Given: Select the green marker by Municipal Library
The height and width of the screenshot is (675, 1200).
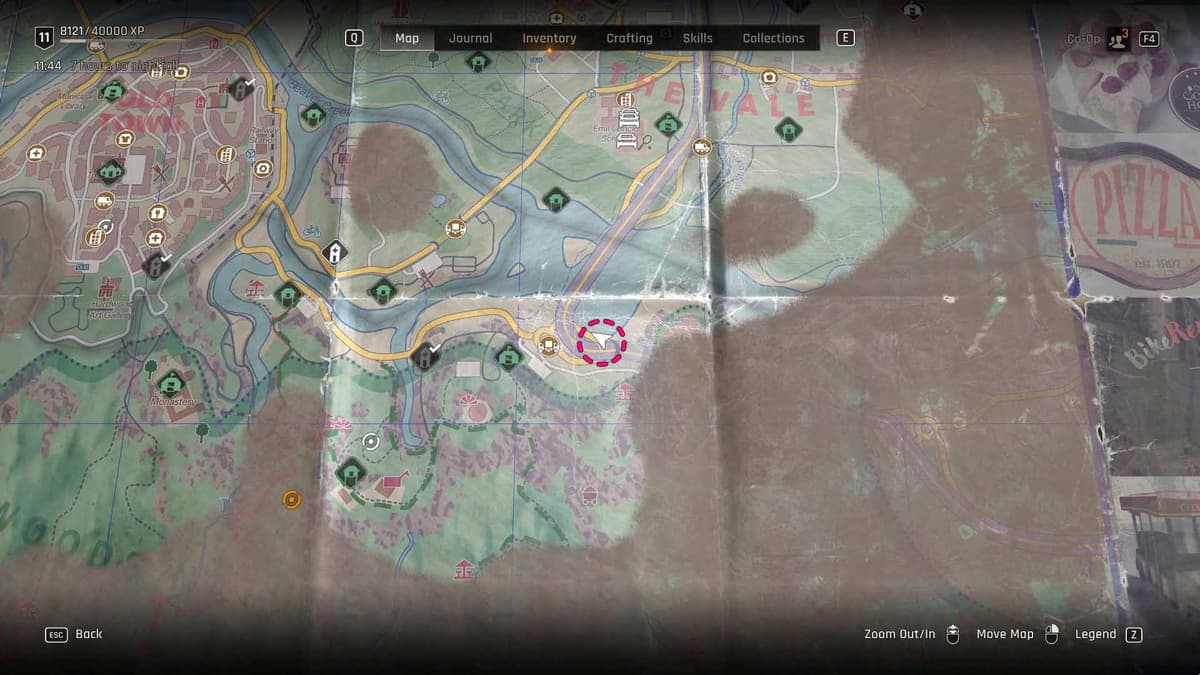Looking at the screenshot, I should click(x=113, y=92).
